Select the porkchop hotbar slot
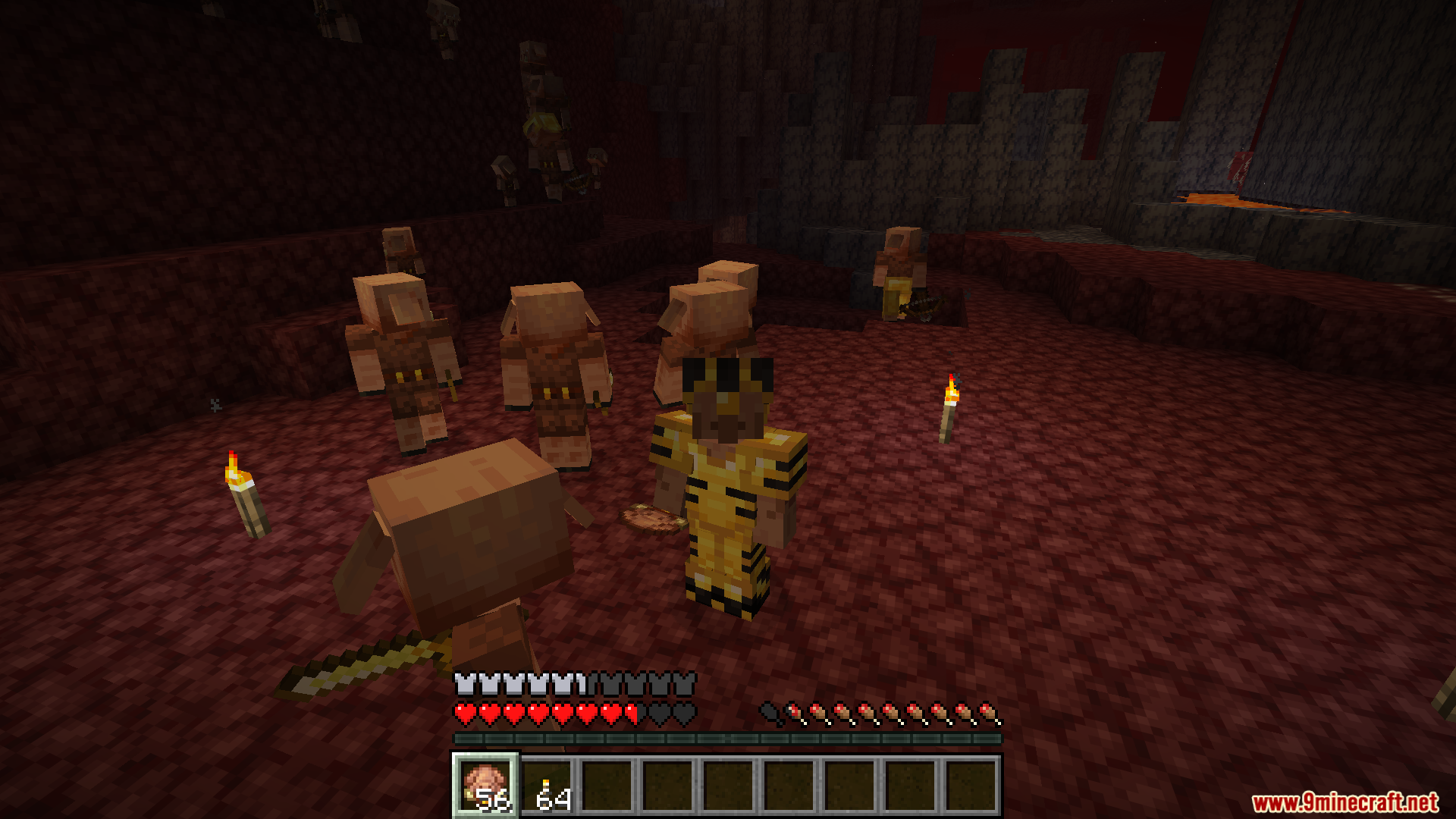Image resolution: width=1456 pixels, height=819 pixels. (x=485, y=786)
